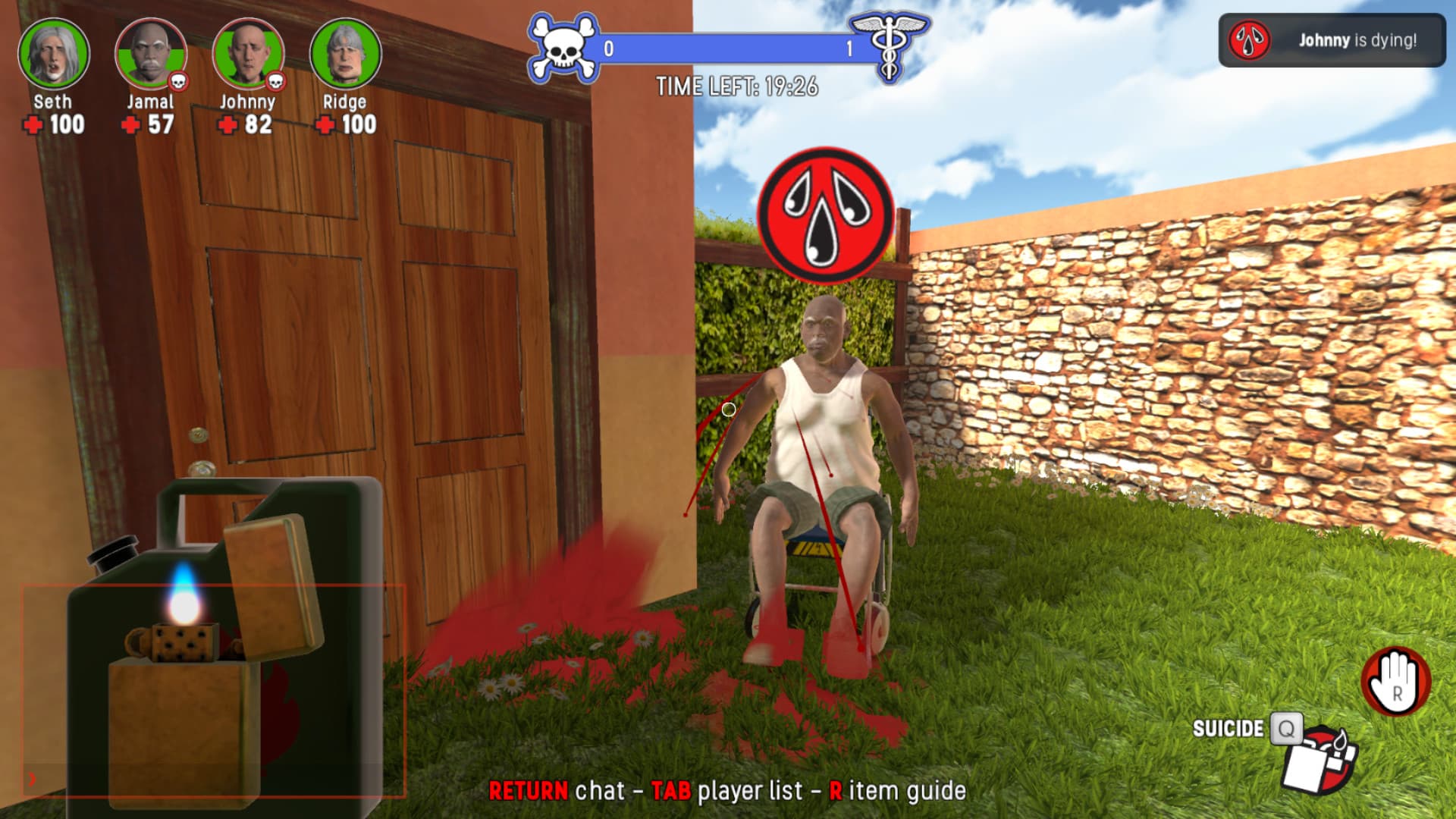Click the blood drop marker above the character
Screen dimensions: 1456x819
click(827, 212)
